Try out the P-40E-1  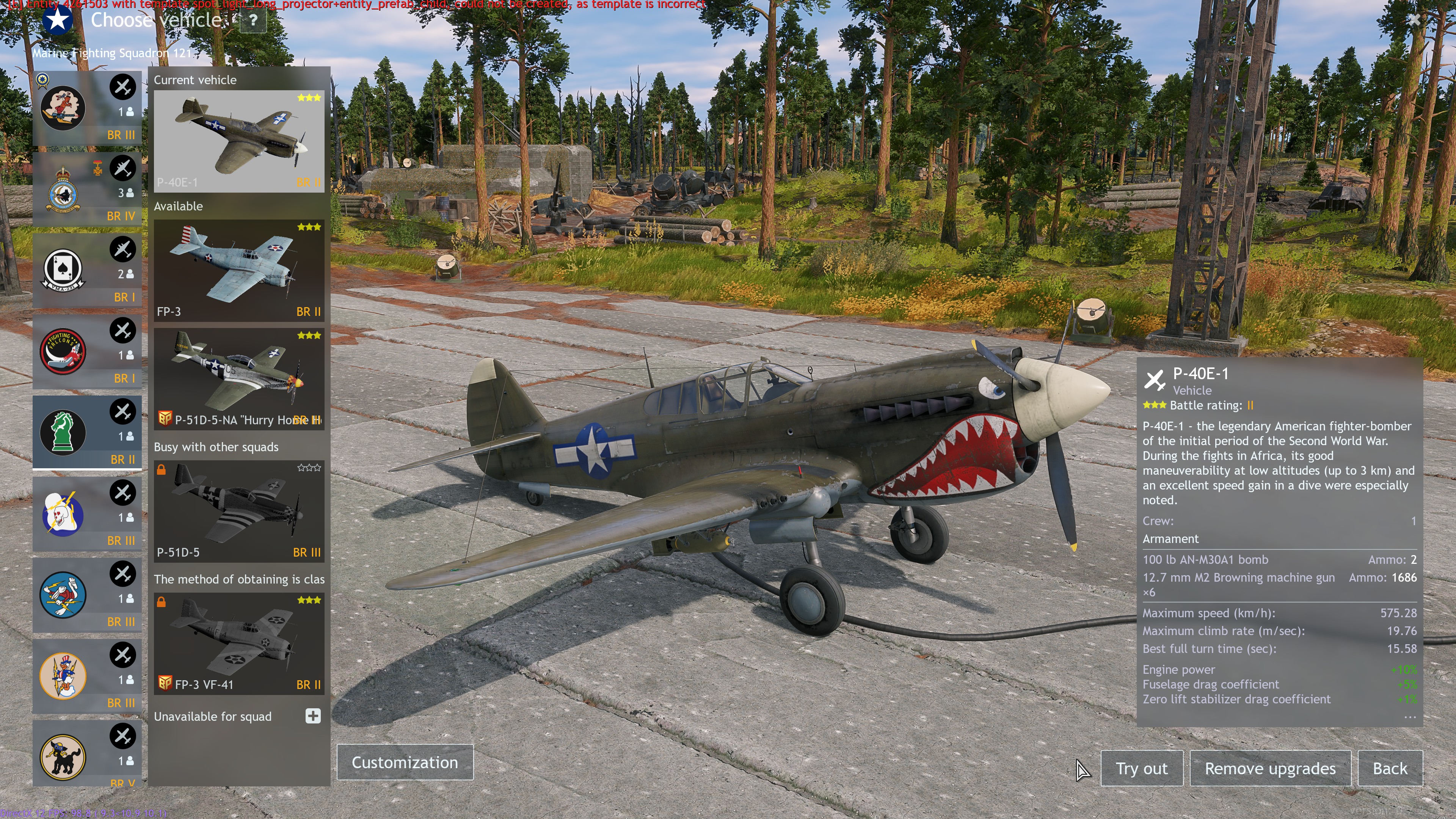pyautogui.click(x=1141, y=769)
